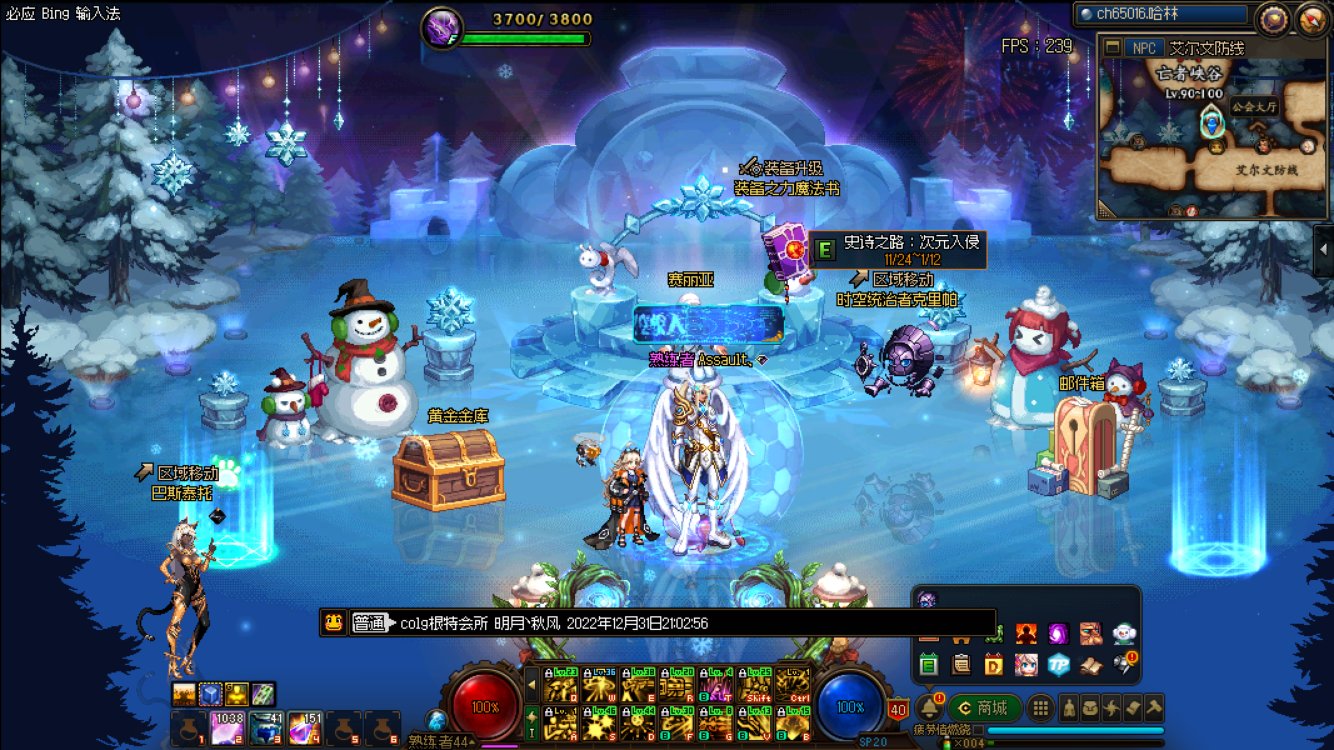
Task: Click the notification bell icon
Action: coord(929,708)
